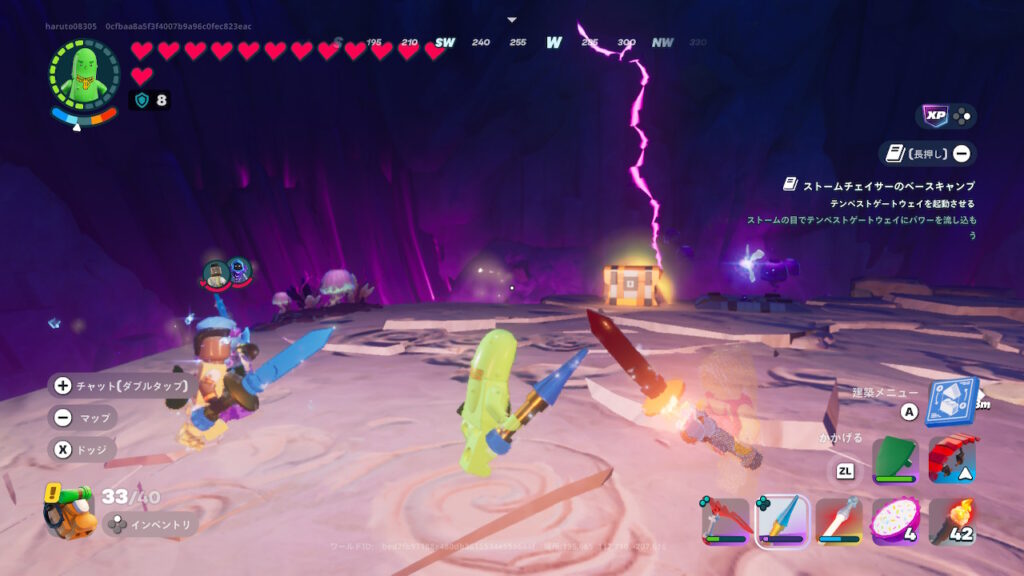Open the XP progress badge

tap(946, 116)
